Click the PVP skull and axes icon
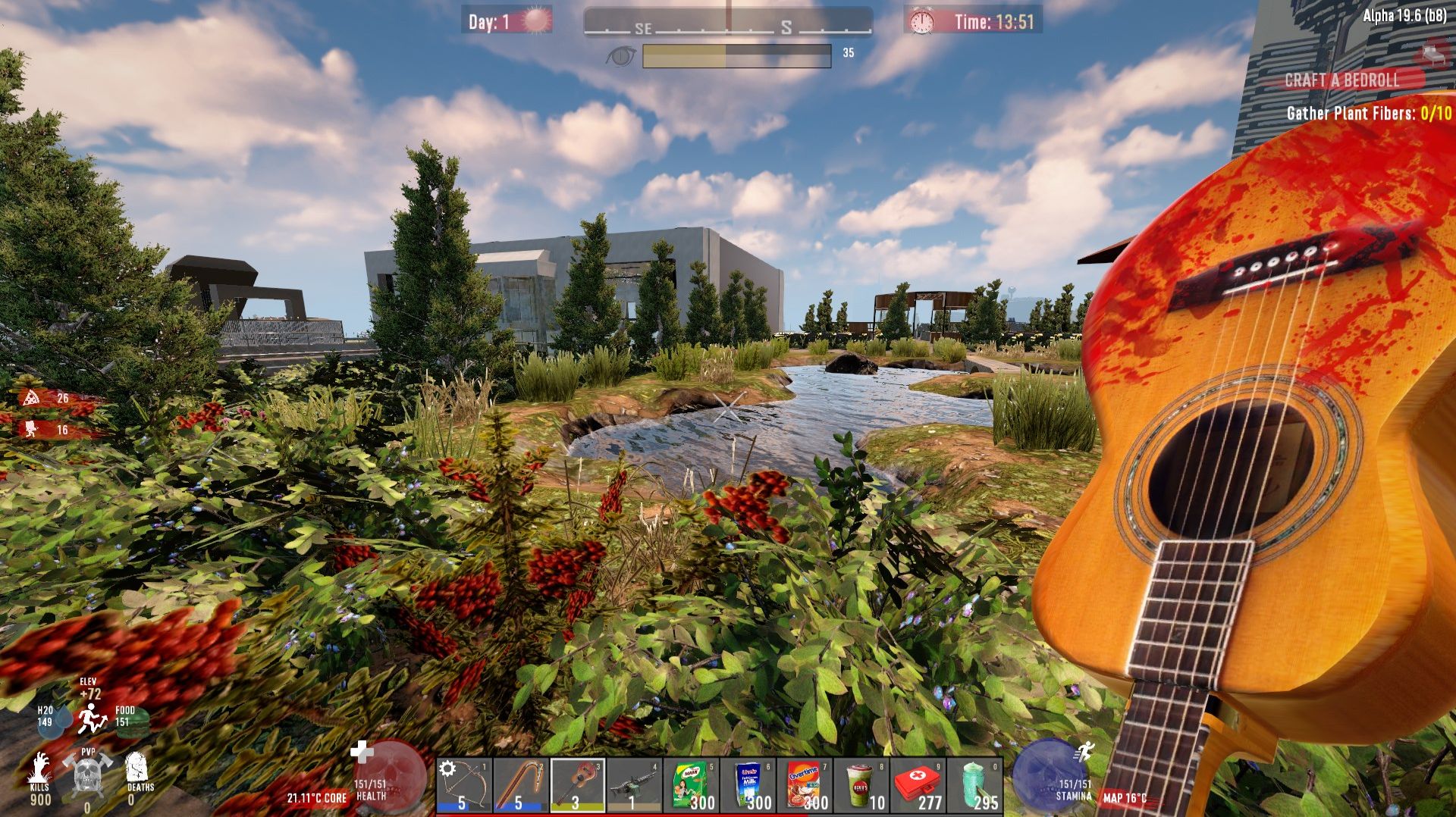The height and width of the screenshot is (817, 1456). pyautogui.click(x=87, y=773)
